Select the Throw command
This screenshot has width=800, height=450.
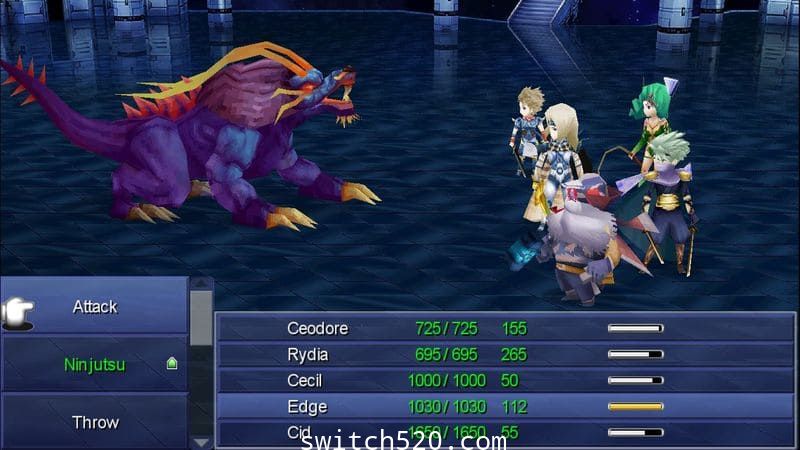pyautogui.click(x=95, y=422)
